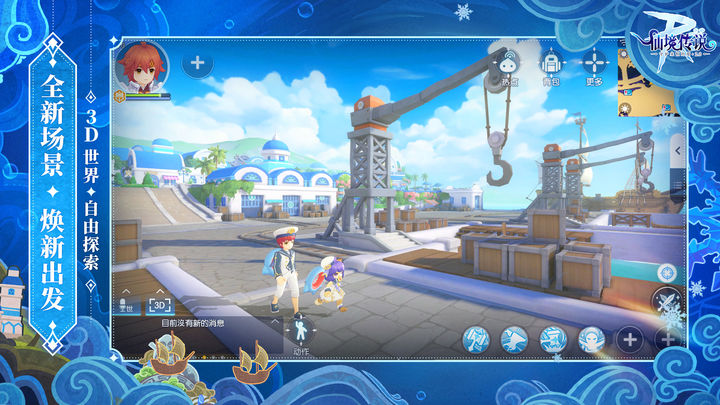The image size is (720, 405).
Task: Activate the crossed swords attack button
Action: coord(667,300)
